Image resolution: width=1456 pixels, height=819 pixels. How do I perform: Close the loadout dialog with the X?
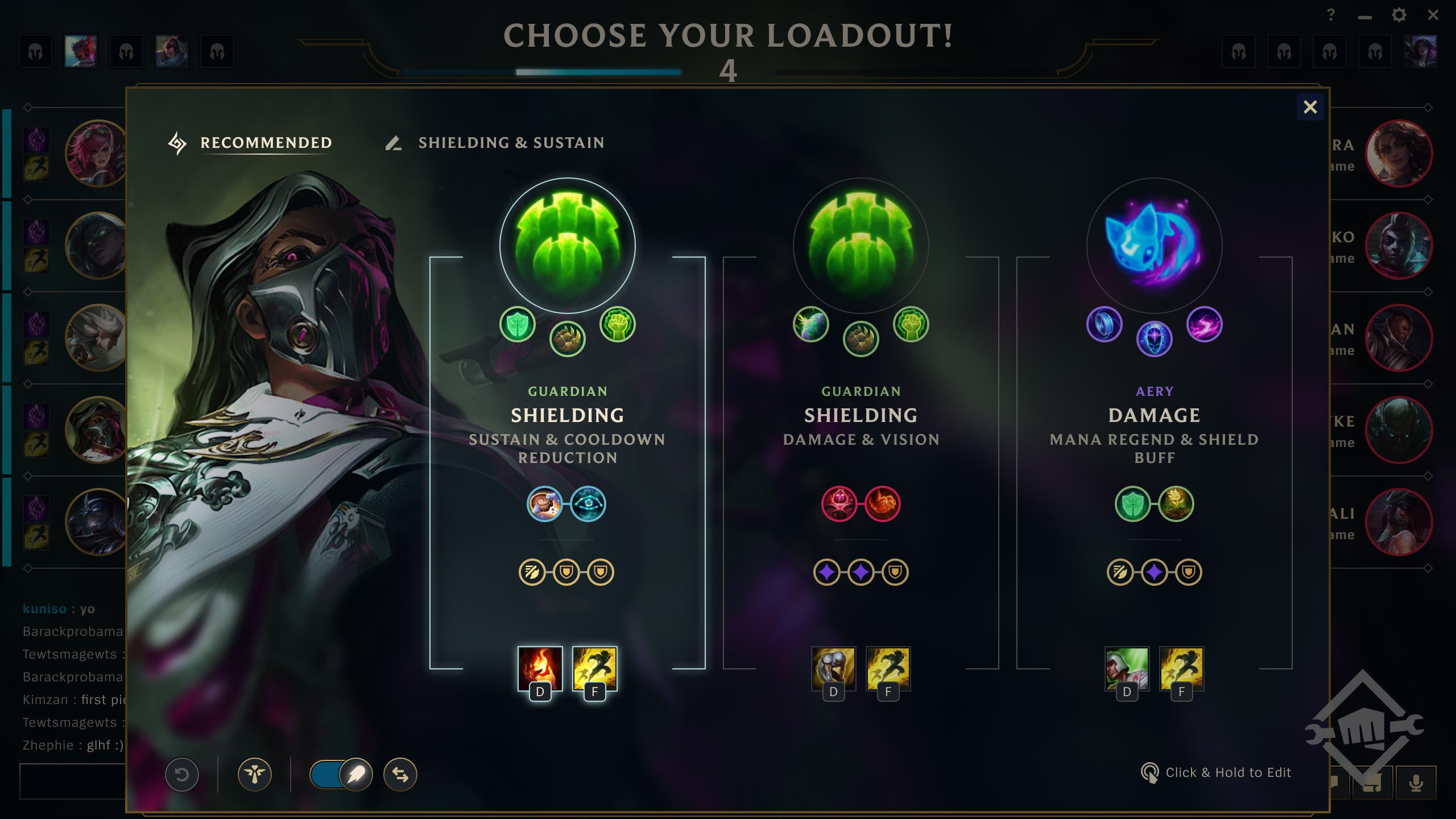(1312, 107)
